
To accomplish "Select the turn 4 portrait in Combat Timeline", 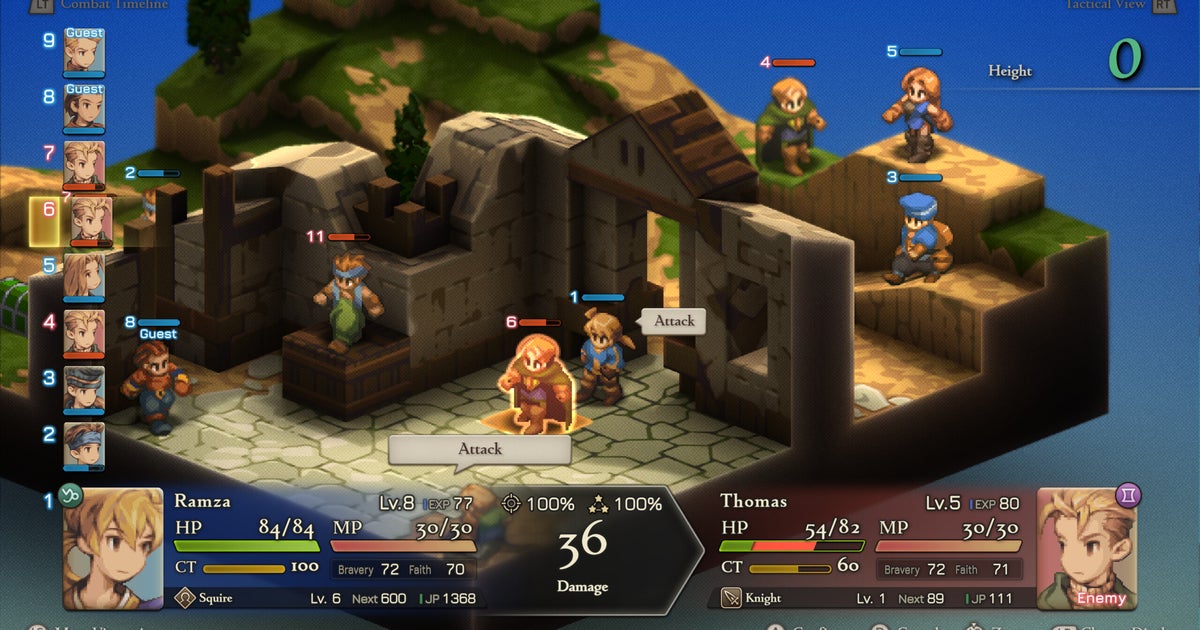I will point(84,333).
